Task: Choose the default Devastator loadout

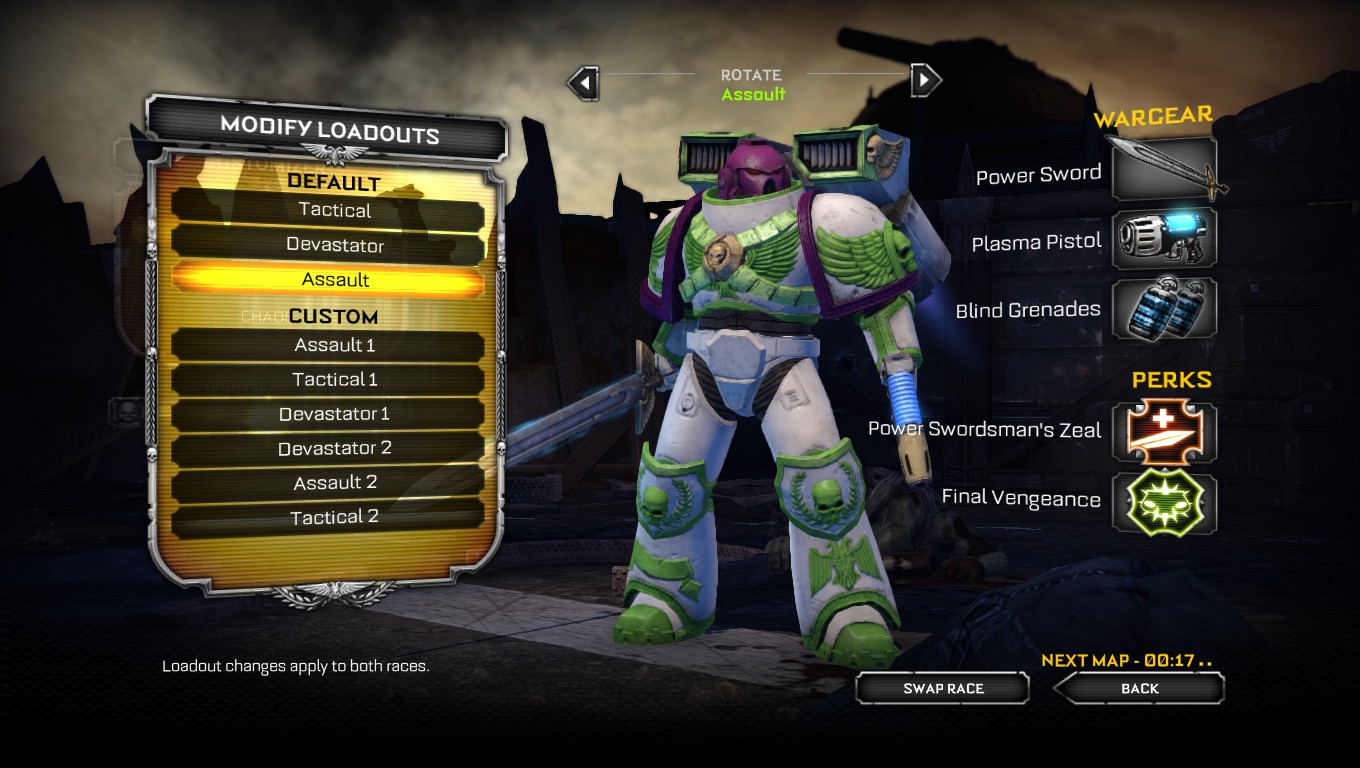Action: [335, 245]
